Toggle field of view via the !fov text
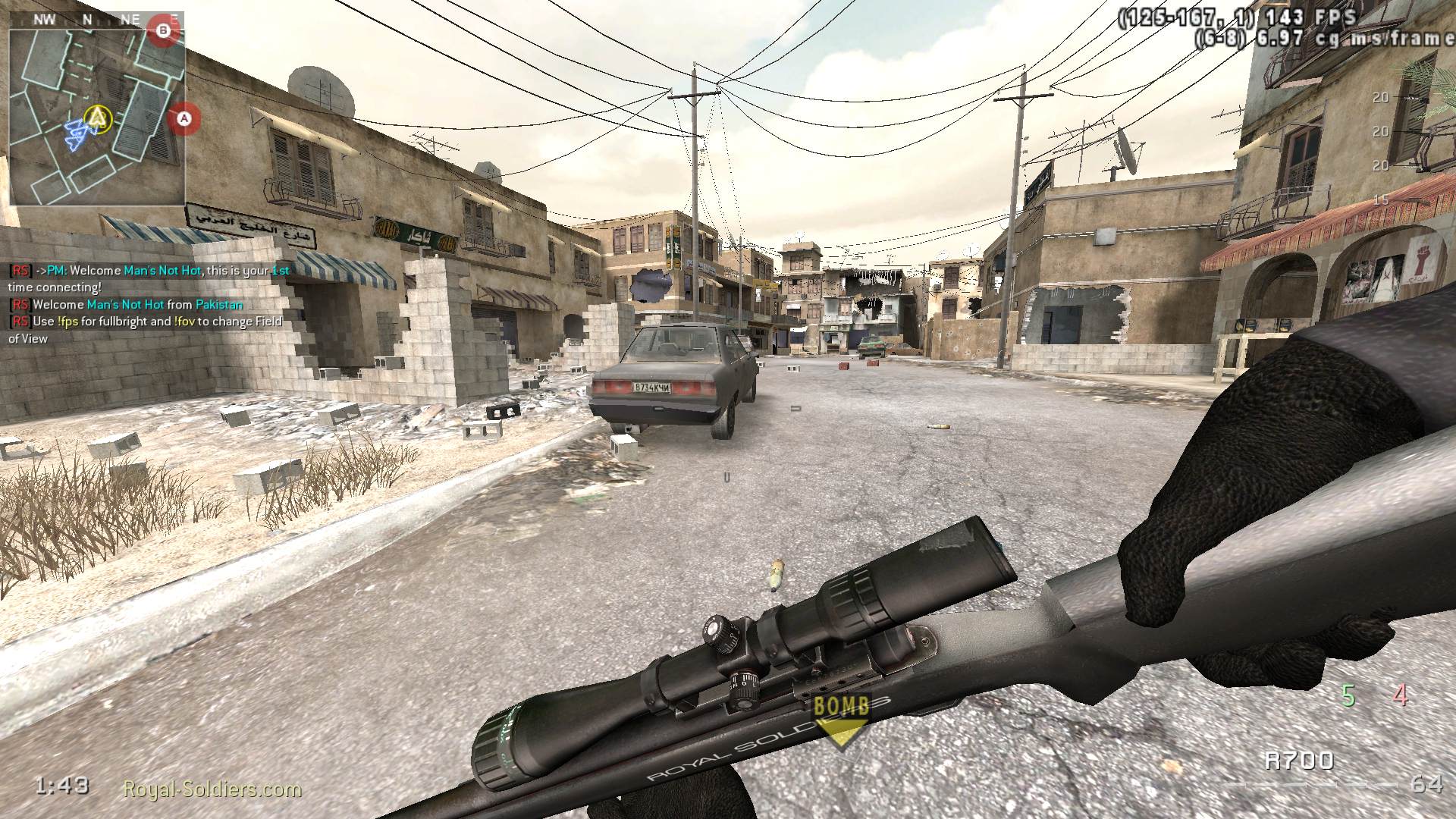1456x819 pixels. (x=186, y=322)
